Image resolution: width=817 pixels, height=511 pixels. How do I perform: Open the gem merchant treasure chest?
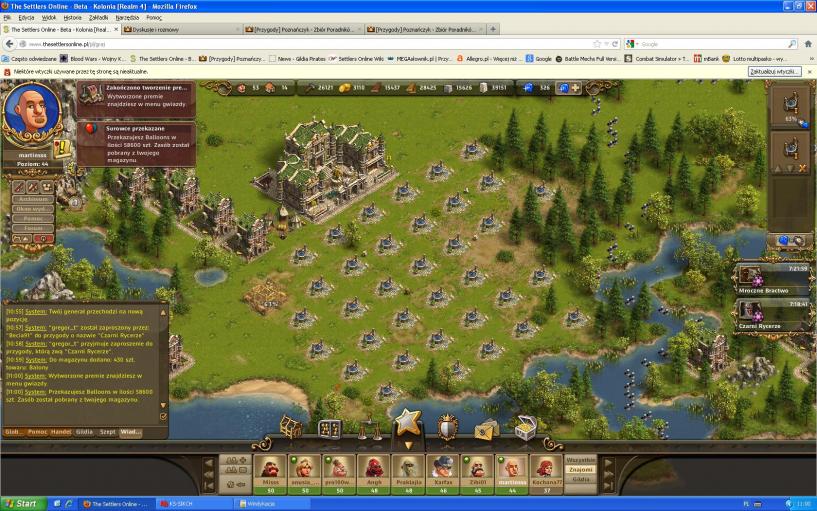(525, 428)
